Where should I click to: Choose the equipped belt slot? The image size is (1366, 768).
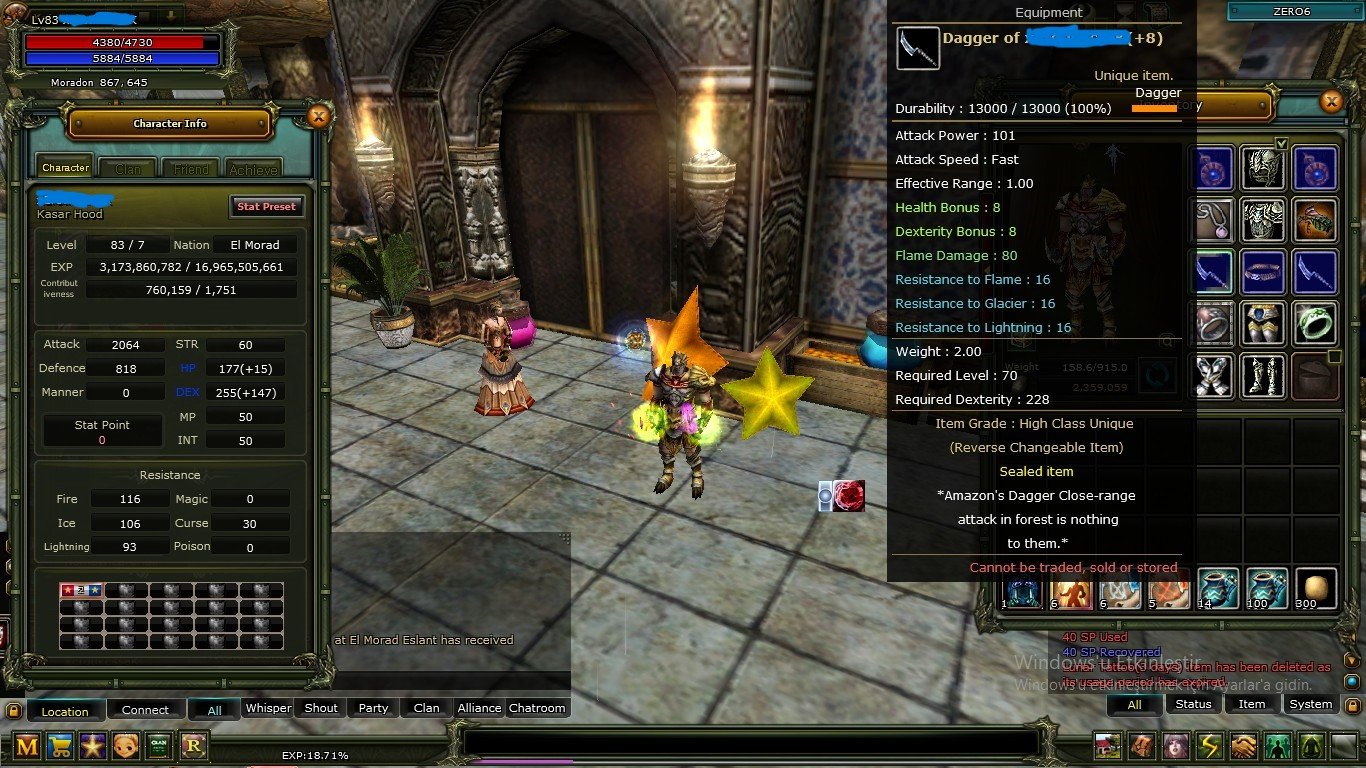click(1263, 271)
